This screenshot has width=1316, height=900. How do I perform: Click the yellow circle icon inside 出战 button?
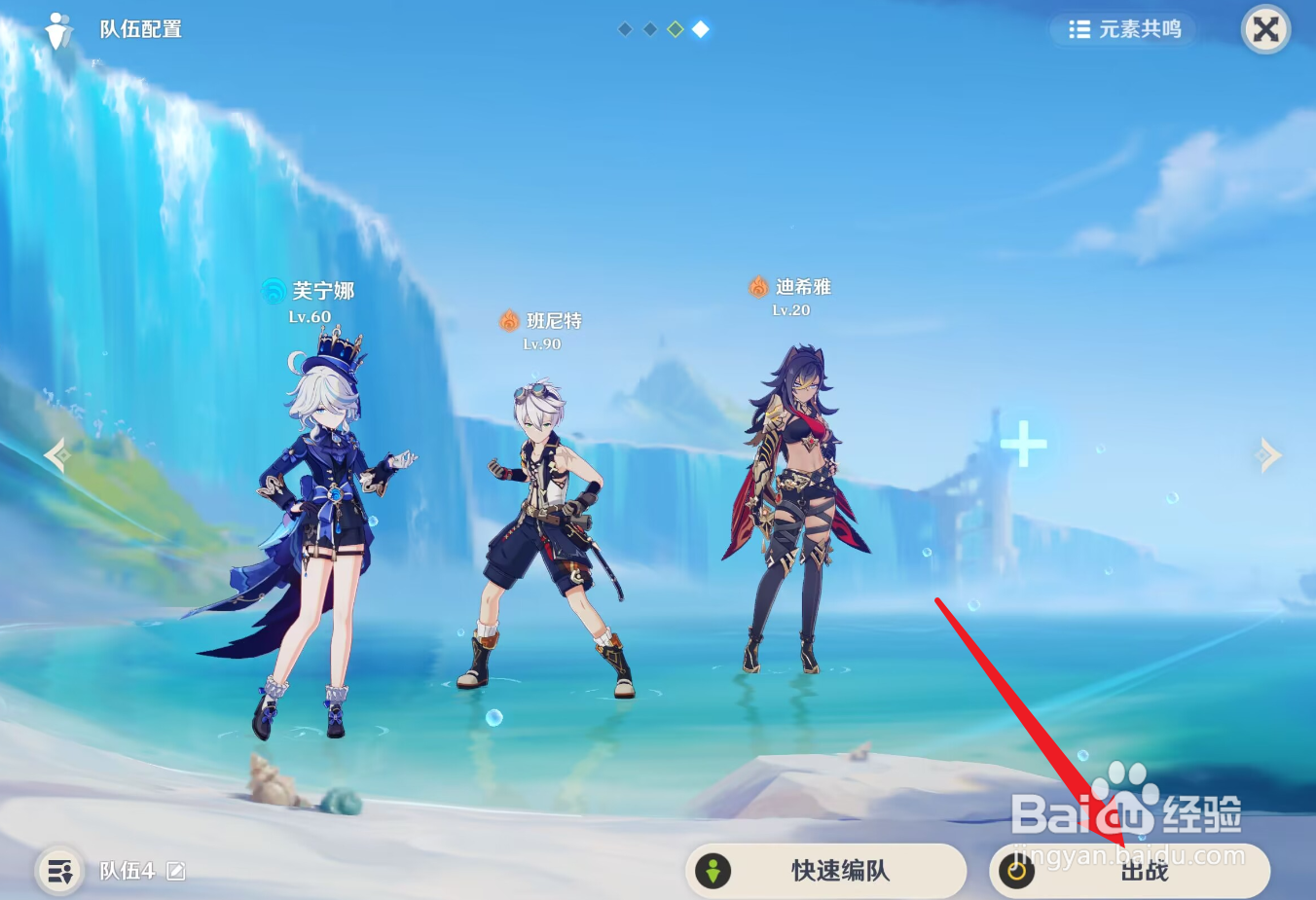coord(1016,871)
